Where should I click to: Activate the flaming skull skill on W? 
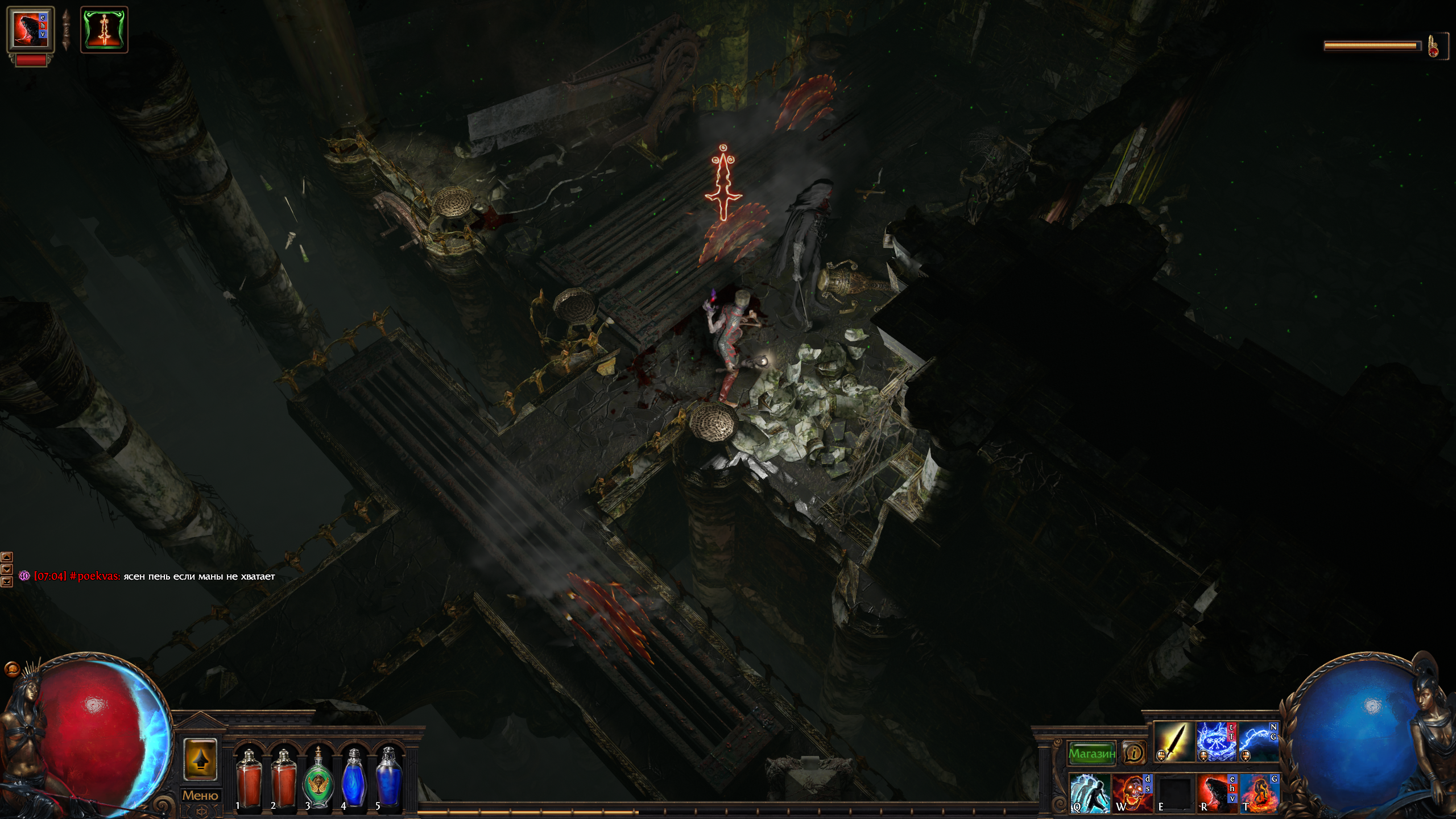(x=1132, y=792)
